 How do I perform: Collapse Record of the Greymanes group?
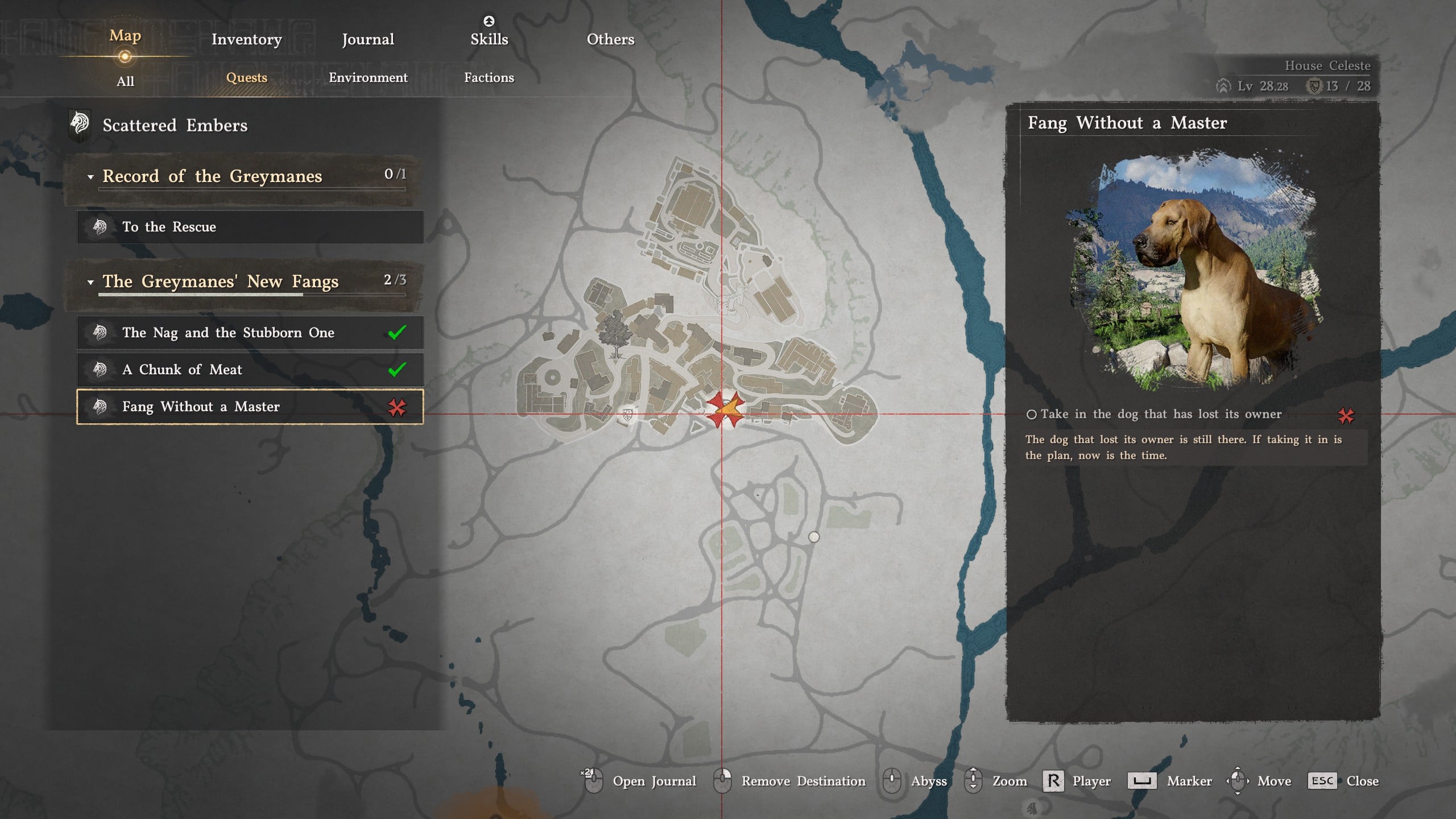tap(90, 177)
